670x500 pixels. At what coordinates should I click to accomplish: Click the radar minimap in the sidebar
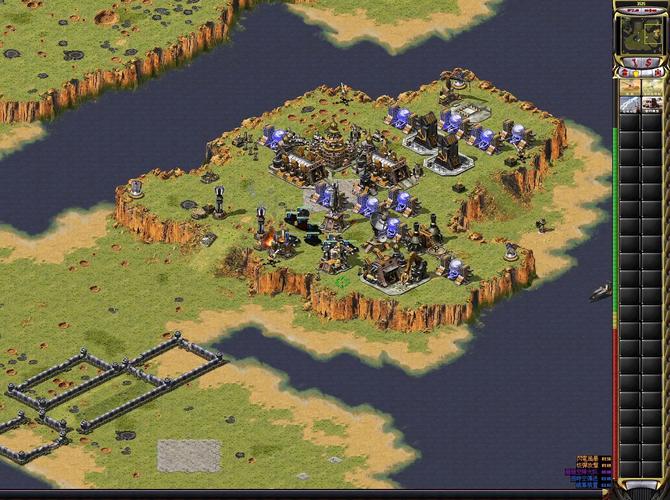[x=640, y=35]
